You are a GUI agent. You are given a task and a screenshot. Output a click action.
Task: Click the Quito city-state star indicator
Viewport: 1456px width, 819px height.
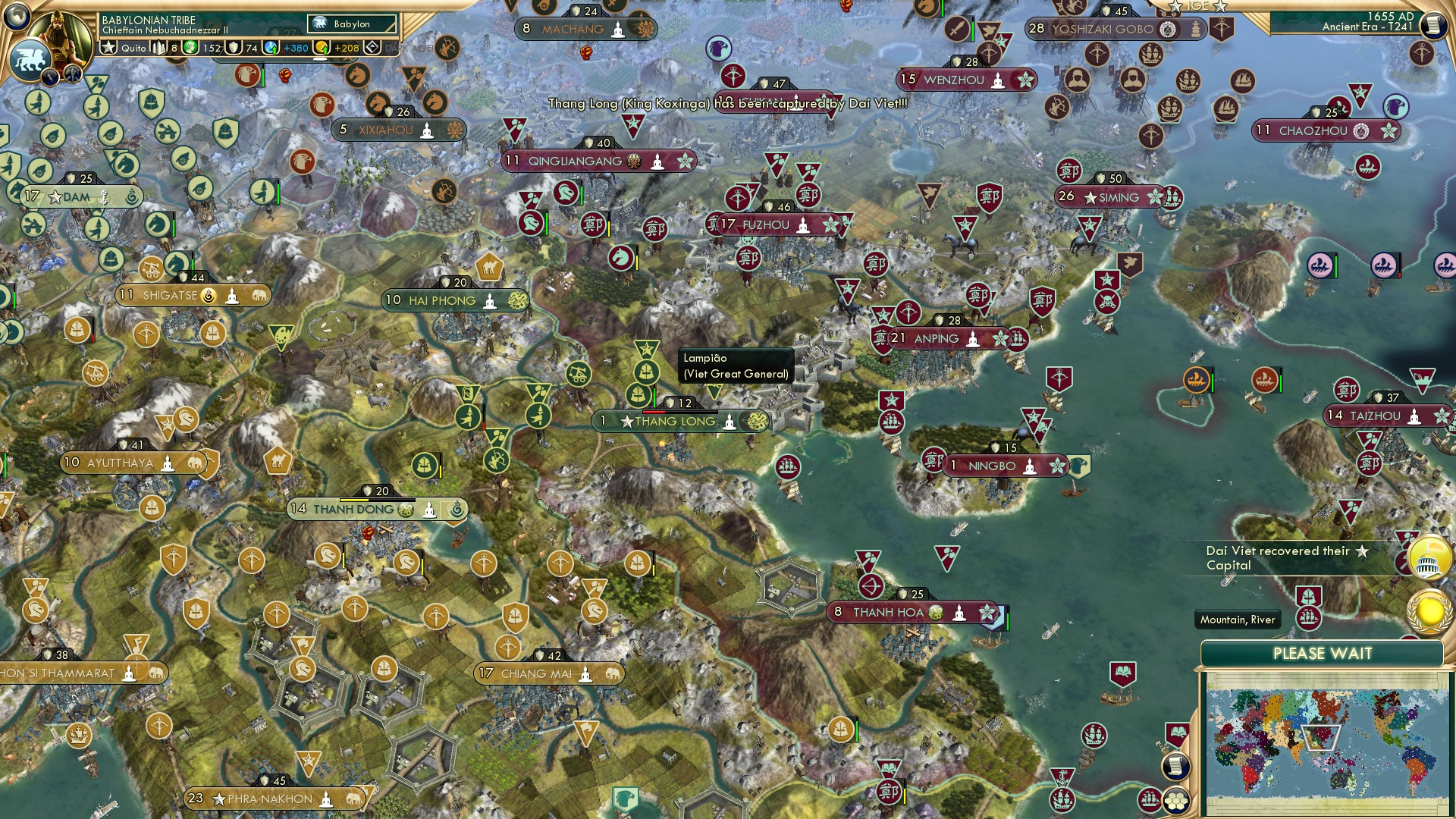109,48
